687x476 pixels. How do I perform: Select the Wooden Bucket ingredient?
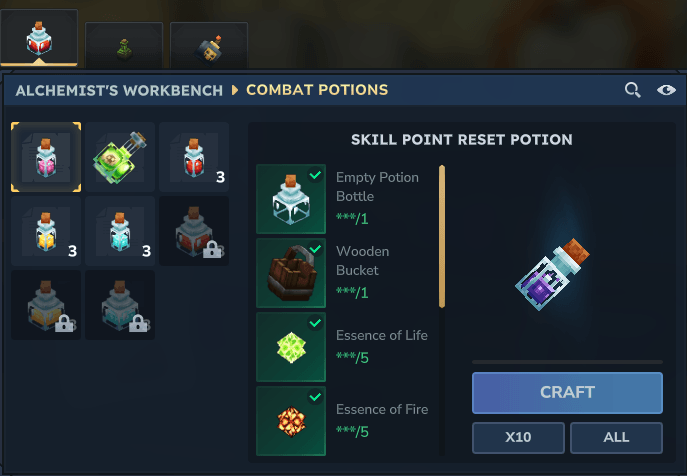click(291, 272)
